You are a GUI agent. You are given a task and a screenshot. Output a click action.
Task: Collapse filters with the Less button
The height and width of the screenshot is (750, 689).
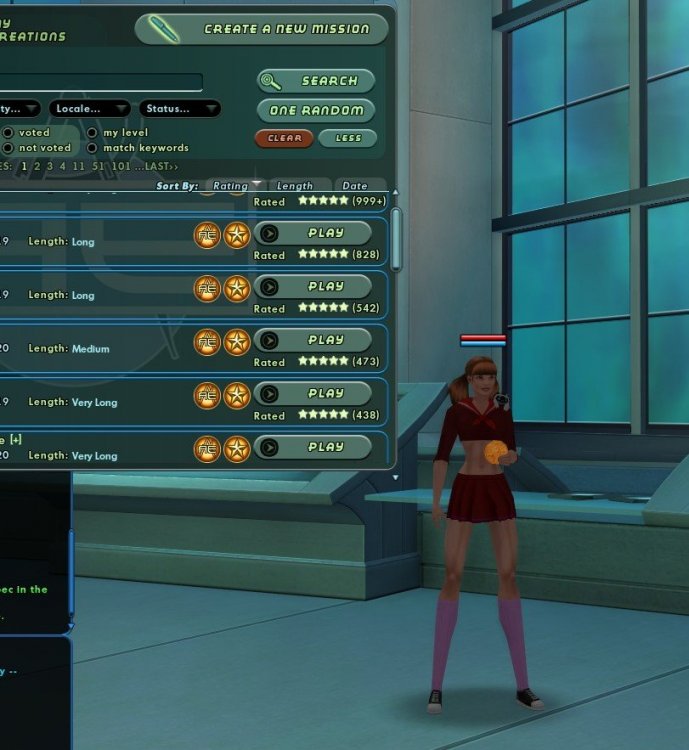click(348, 138)
